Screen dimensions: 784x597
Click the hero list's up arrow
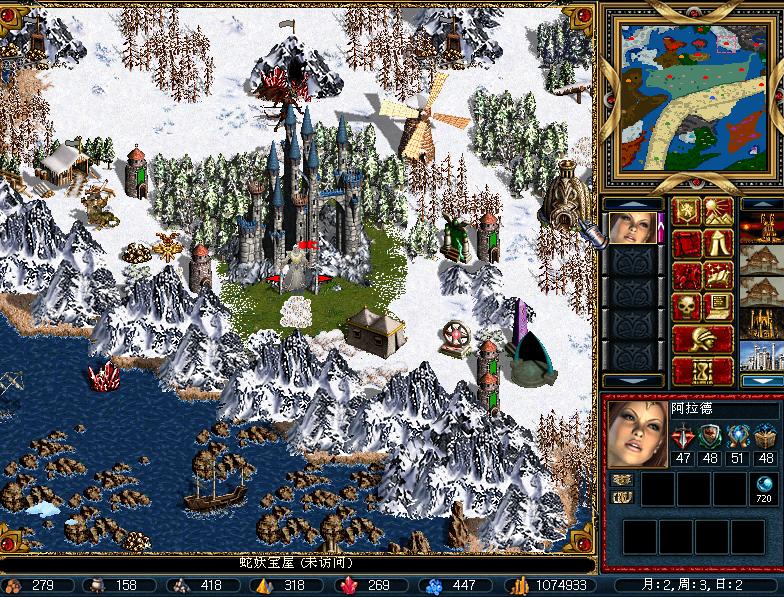(x=634, y=203)
